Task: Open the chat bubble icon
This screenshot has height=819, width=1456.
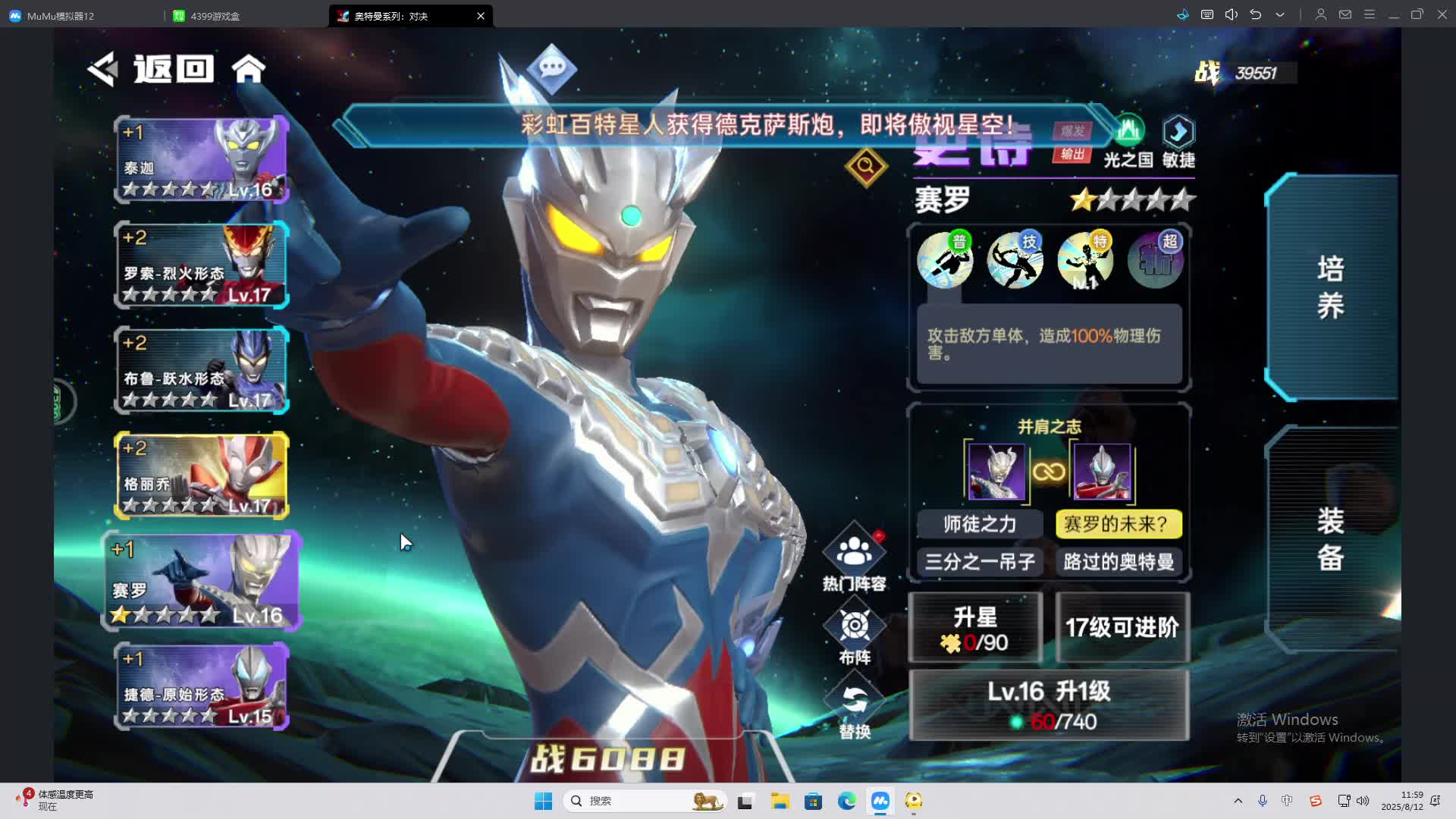Action: tap(551, 68)
